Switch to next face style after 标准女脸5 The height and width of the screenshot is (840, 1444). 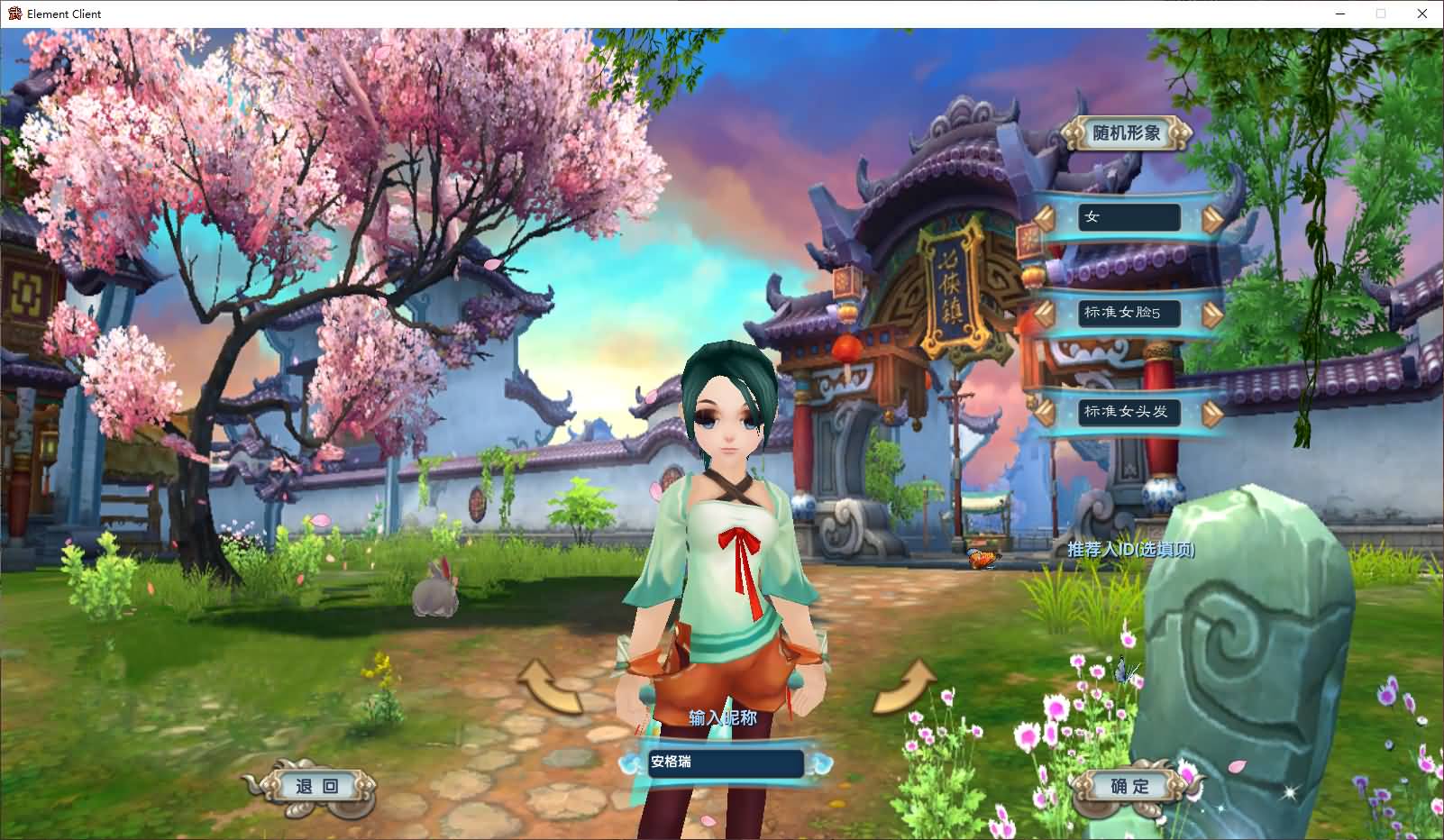(x=1212, y=315)
